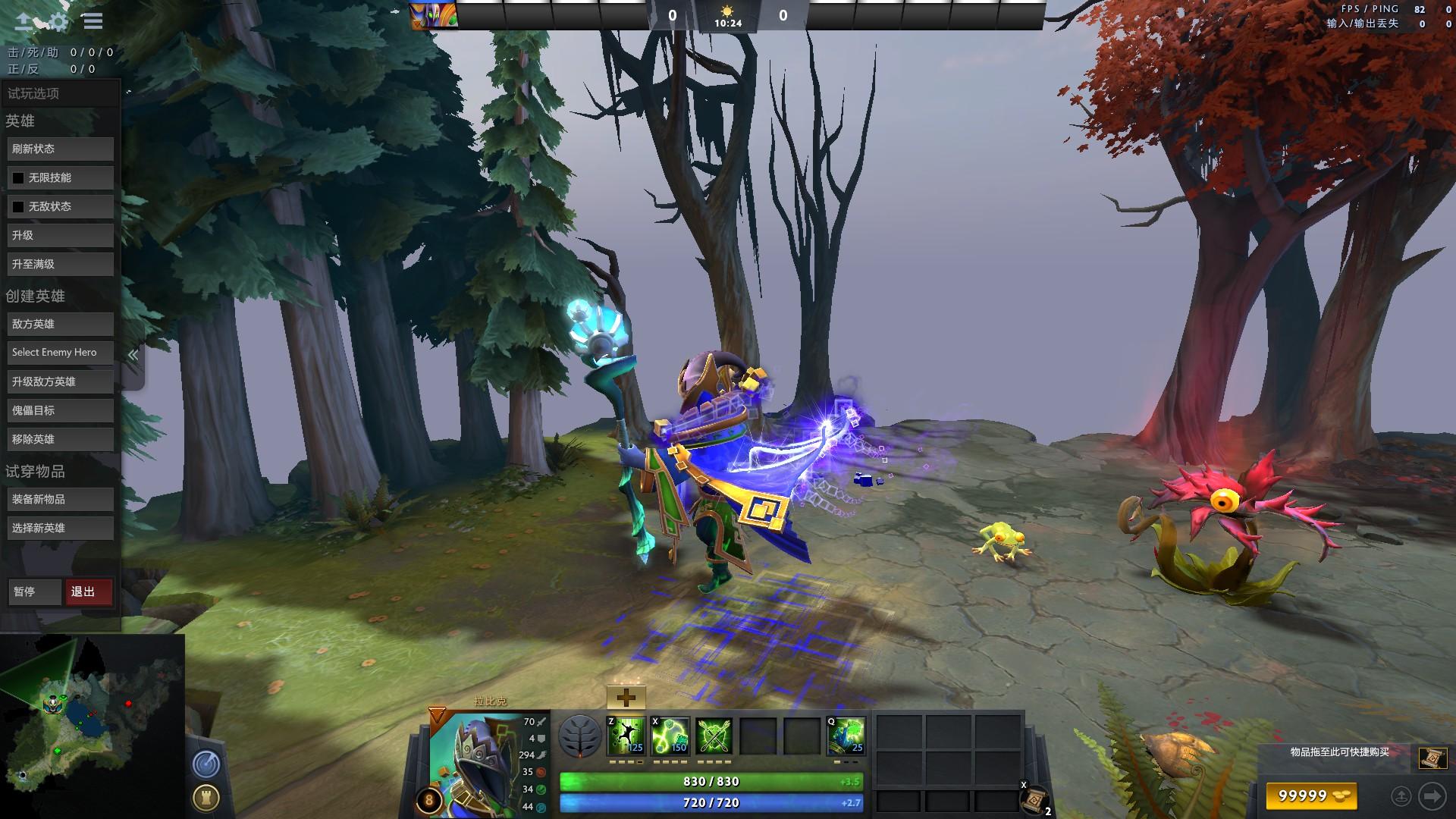Click the 刷新状态 refresh button
The image size is (1456, 819).
click(x=61, y=149)
